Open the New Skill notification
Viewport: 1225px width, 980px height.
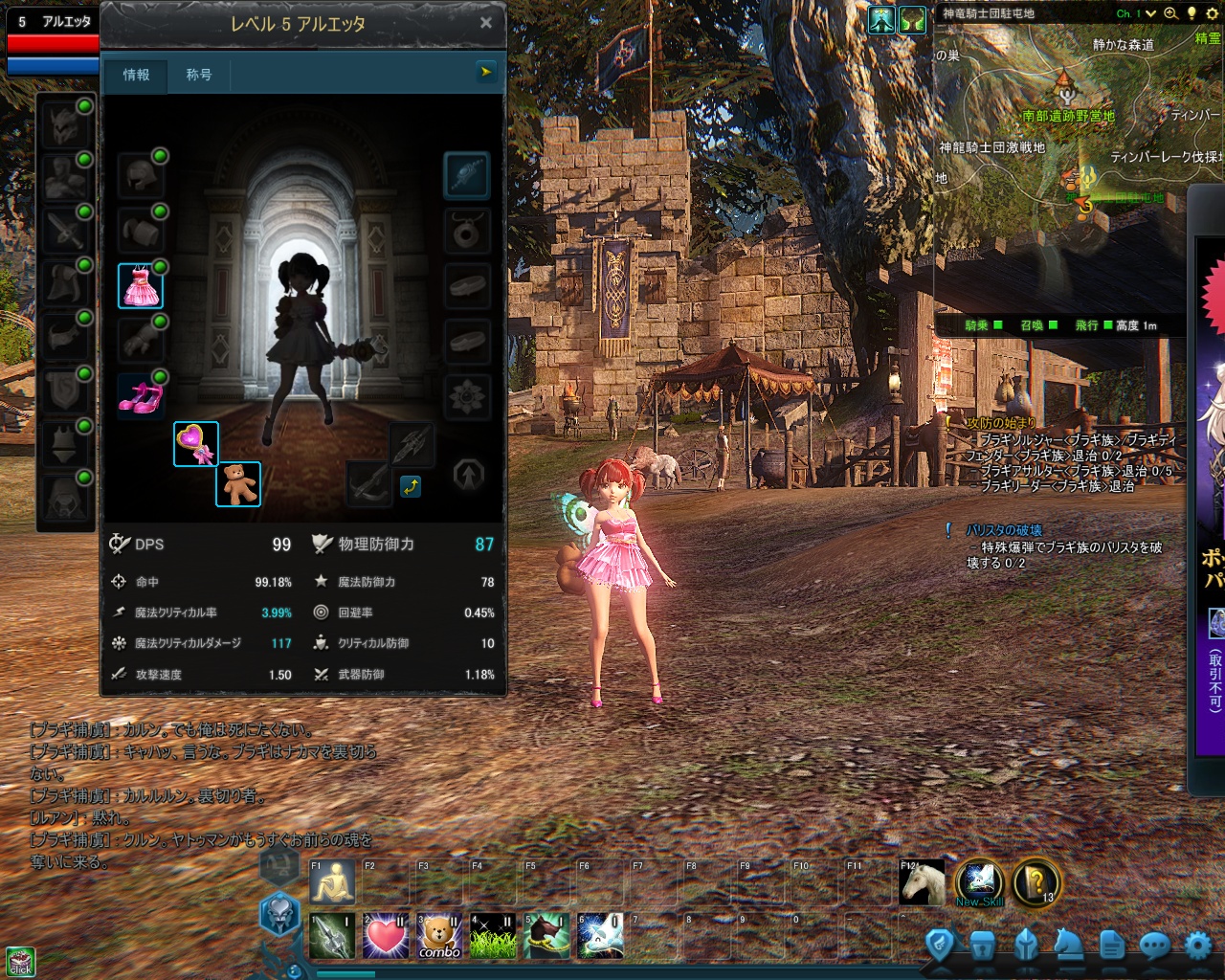coord(979,882)
